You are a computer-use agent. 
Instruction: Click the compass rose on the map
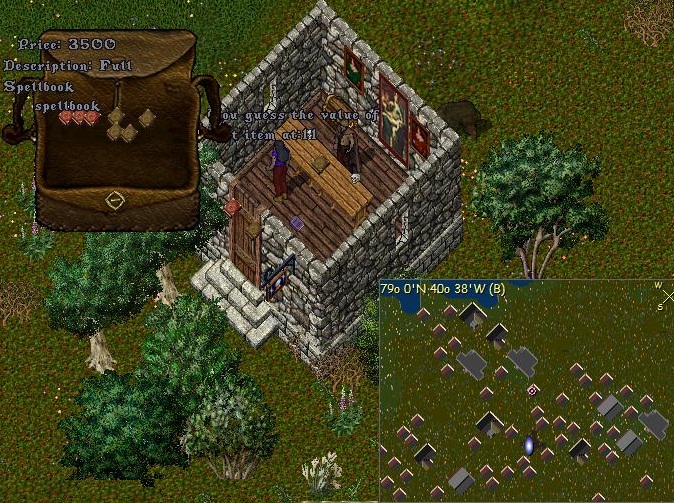click(663, 291)
